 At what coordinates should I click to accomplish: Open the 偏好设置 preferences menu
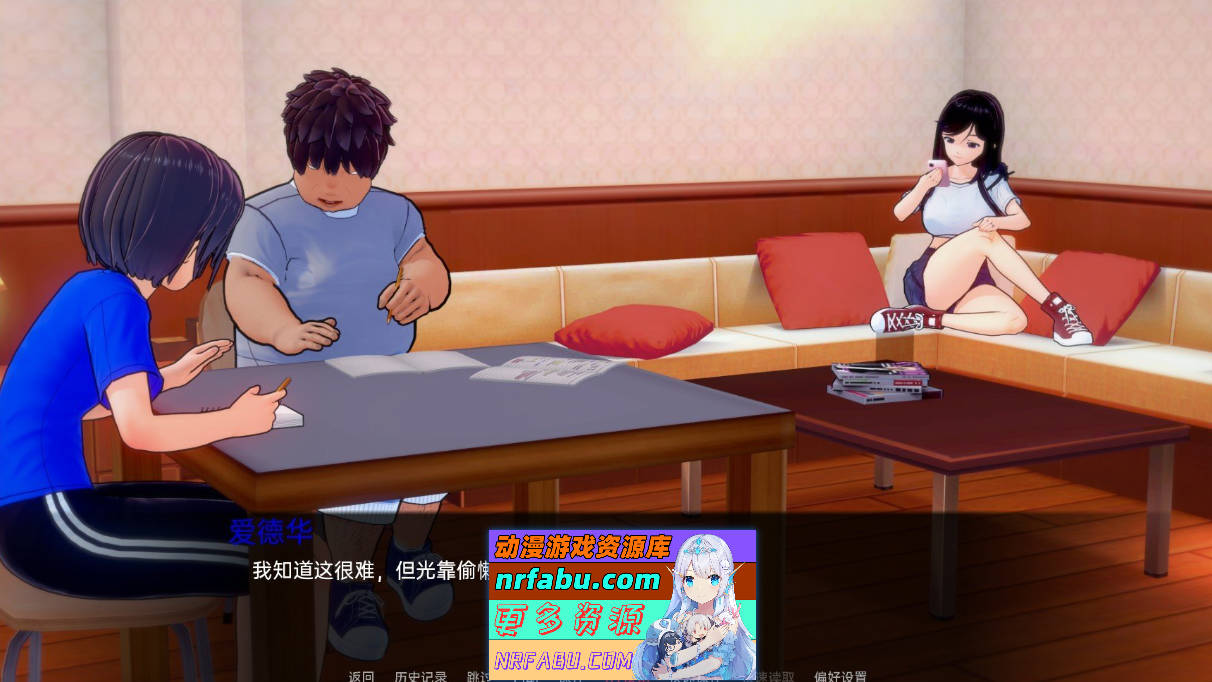[840, 676]
